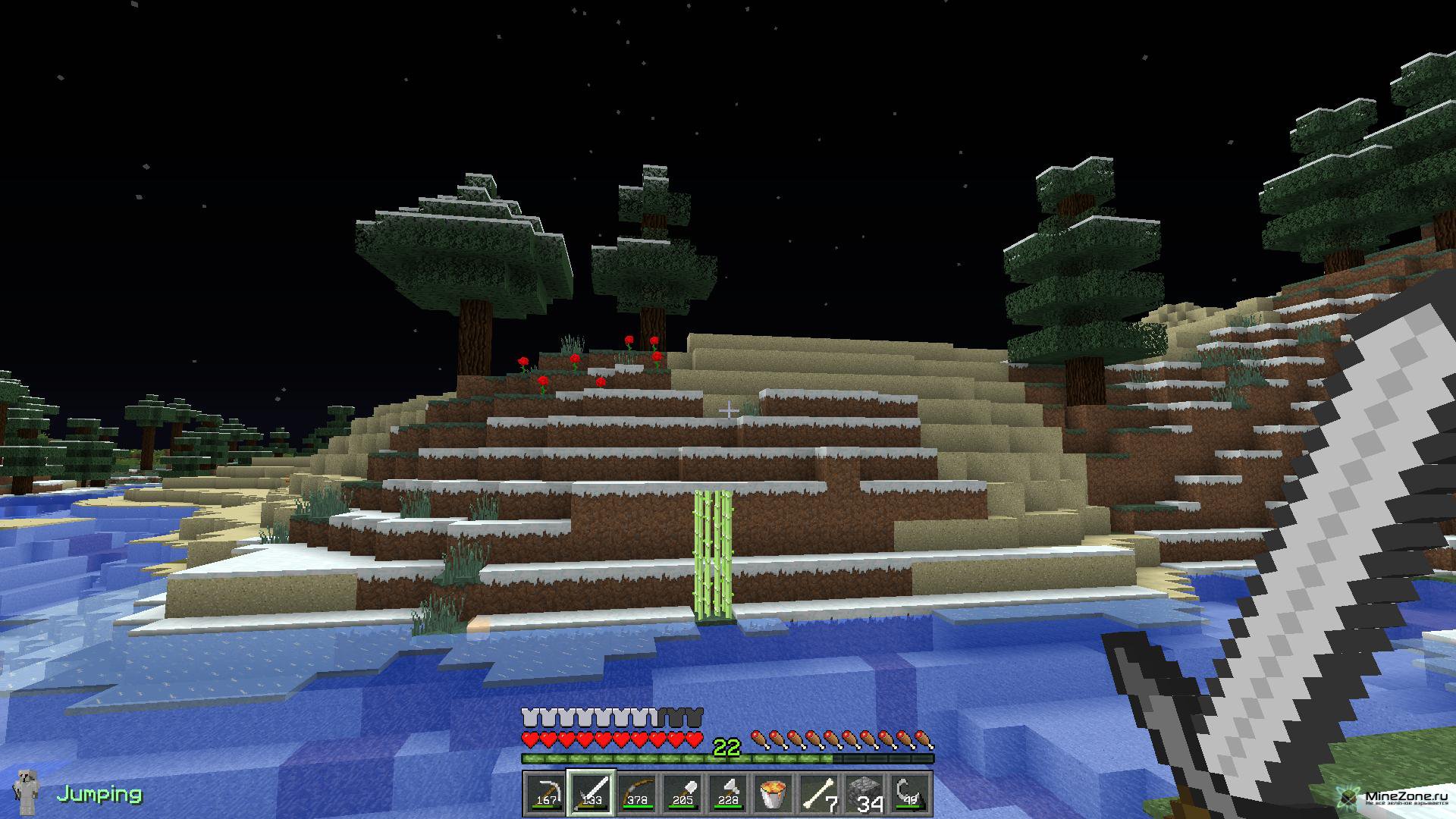This screenshot has width=1456, height=819.
Task: Select the cobblestone stack slot
Action: [865, 793]
